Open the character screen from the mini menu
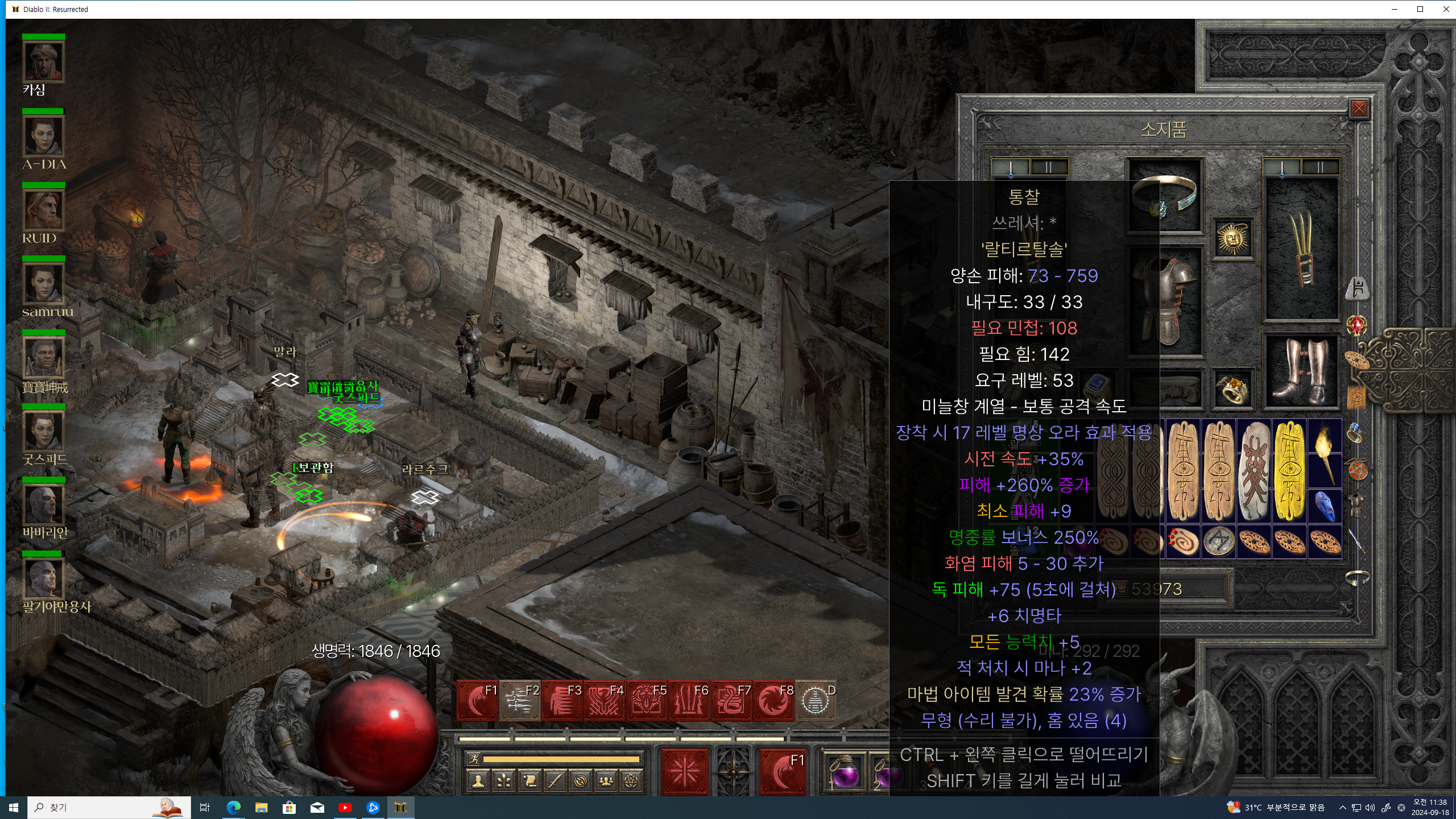The image size is (1456, 819). [x=478, y=781]
